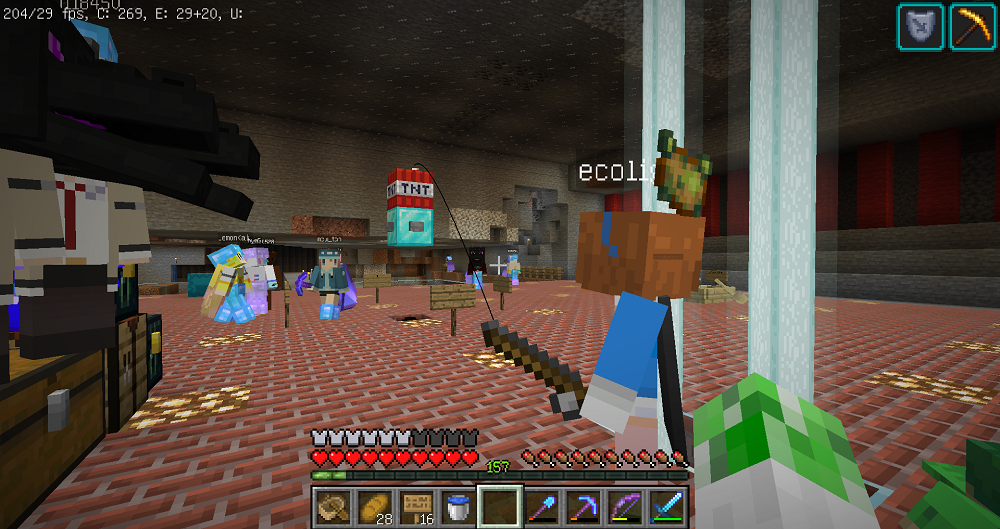Equip the enchanted diamond pickaxe
The width and height of the screenshot is (1000, 529).
click(583, 506)
